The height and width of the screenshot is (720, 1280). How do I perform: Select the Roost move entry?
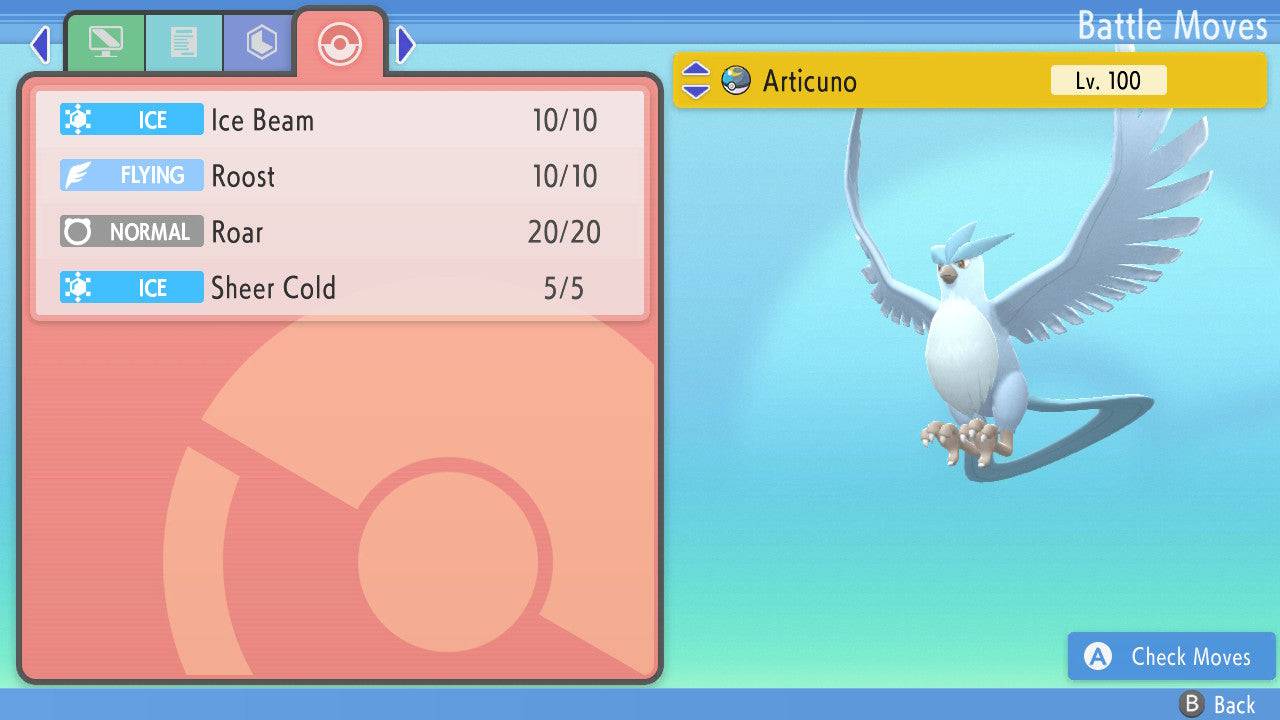[340, 175]
